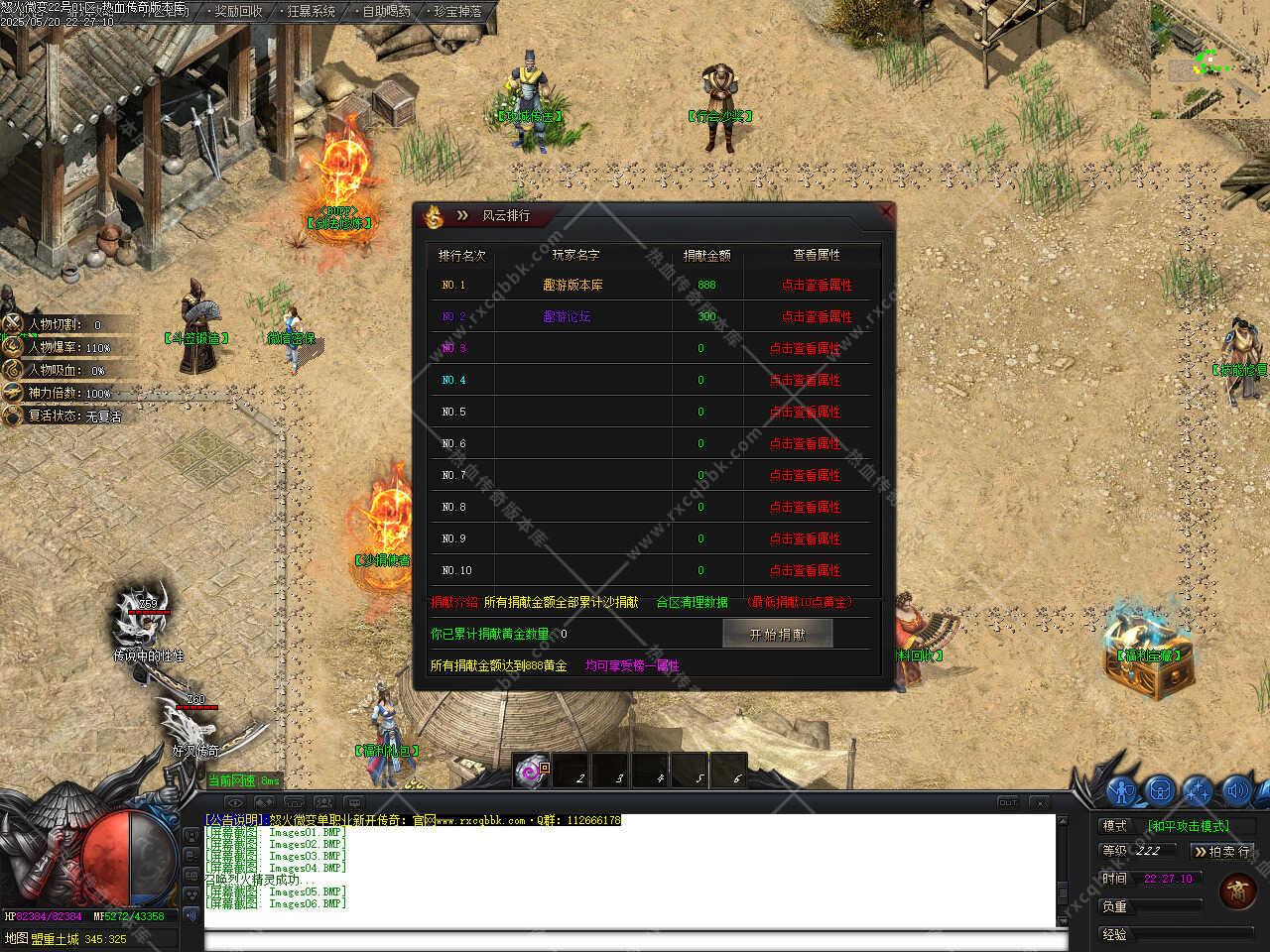Screen dimensions: 1270x952
Task: Open the 珍宝掉落 menu
Action: 457,12
